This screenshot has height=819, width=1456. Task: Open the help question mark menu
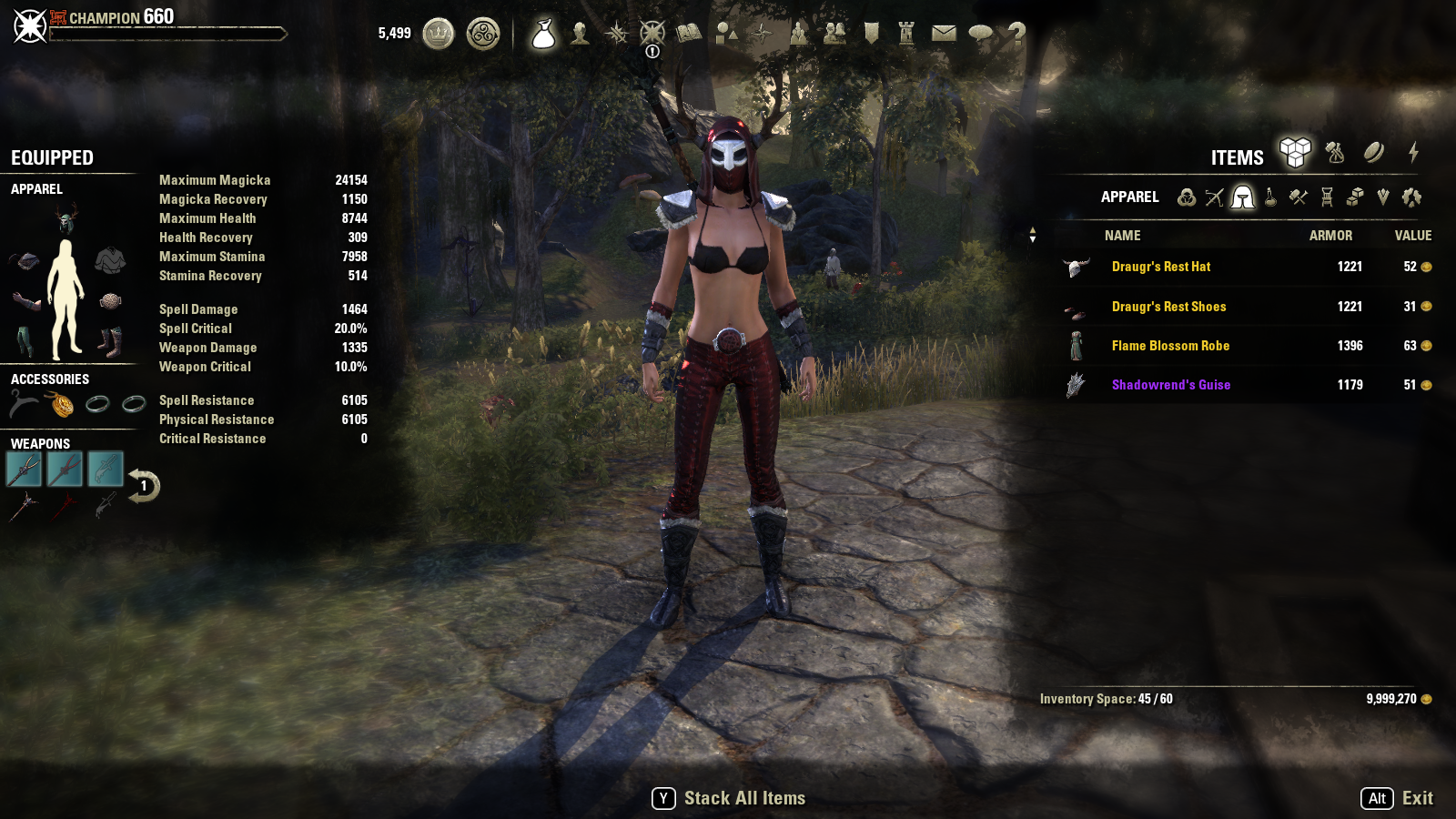pos(1016,35)
